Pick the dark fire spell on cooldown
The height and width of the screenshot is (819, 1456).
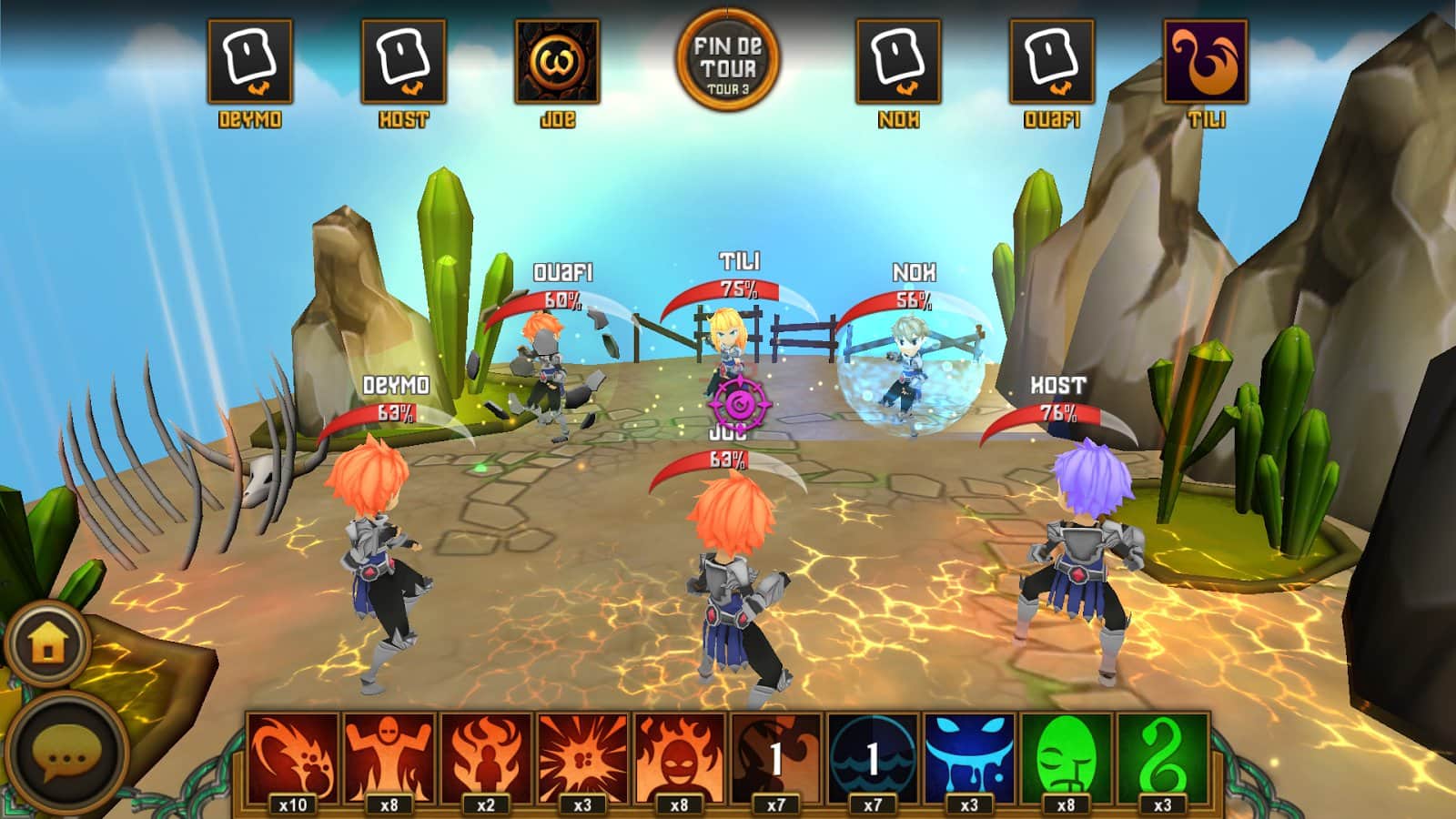coord(775,757)
